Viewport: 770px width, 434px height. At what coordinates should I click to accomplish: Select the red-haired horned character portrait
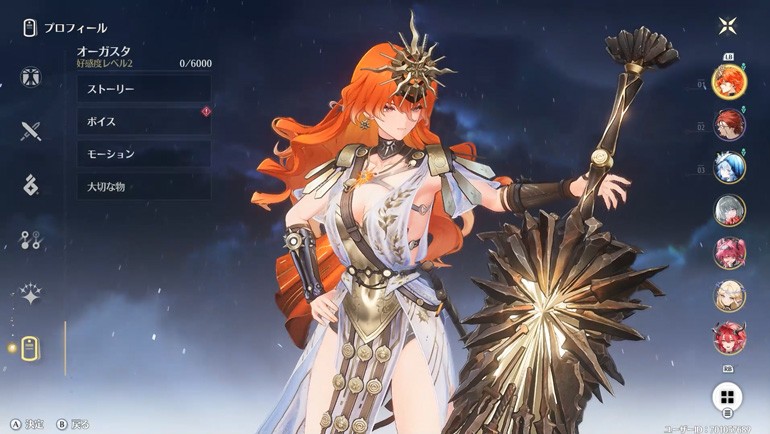[x=729, y=339]
